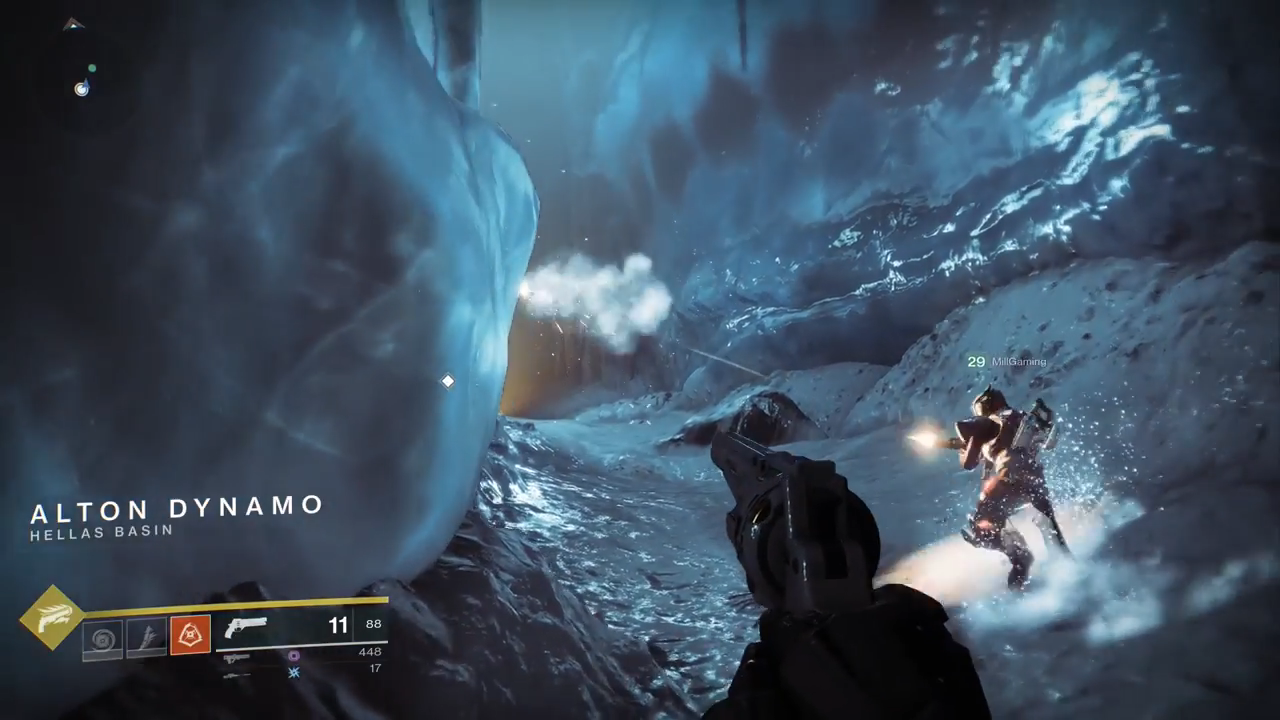
Task: Activate the Golden Gun super icon
Action: 51,619
